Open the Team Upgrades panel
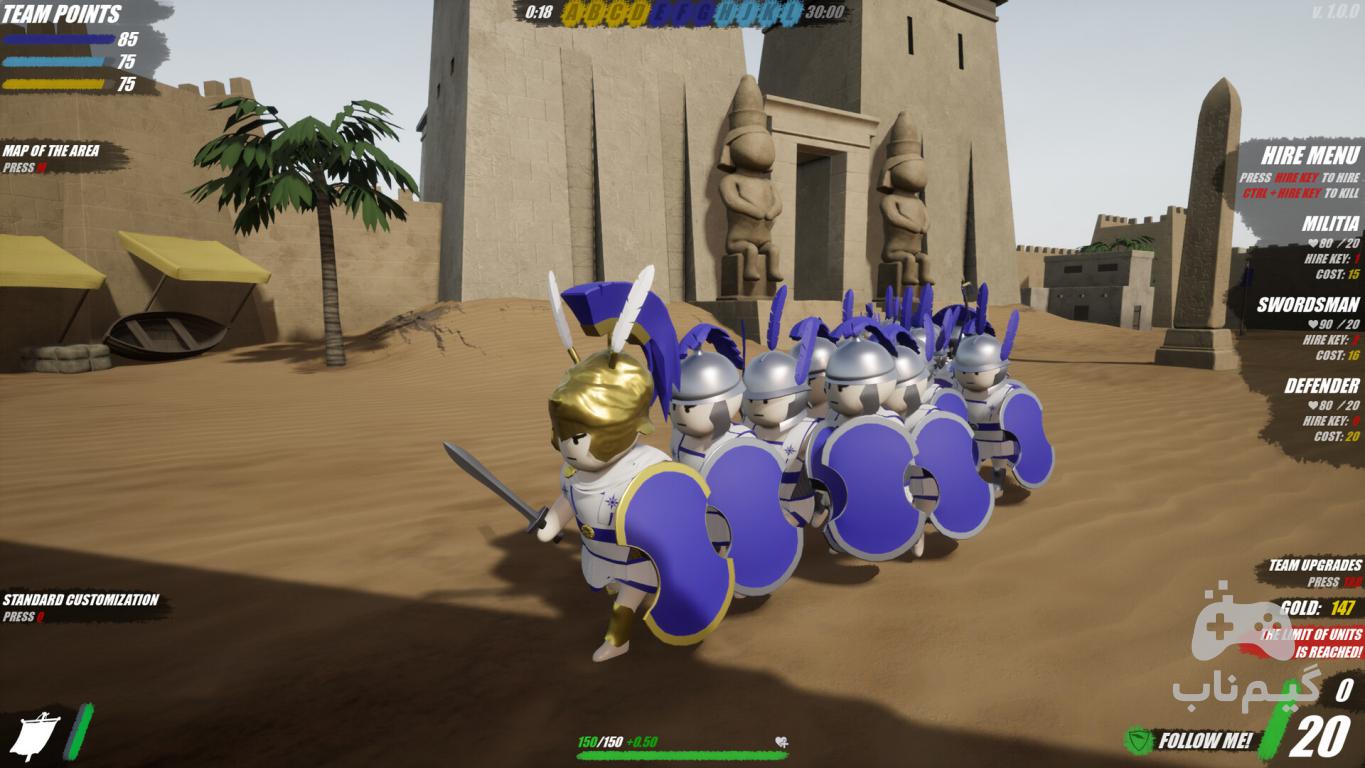1365x768 pixels. pos(1314,566)
